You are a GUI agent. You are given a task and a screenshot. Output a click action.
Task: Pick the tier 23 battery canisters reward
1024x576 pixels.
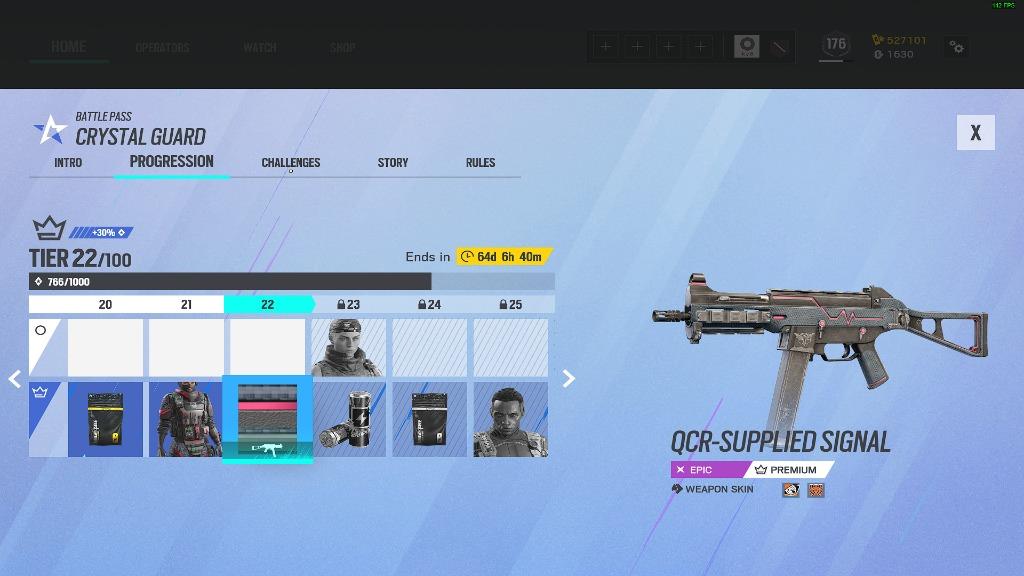348,419
